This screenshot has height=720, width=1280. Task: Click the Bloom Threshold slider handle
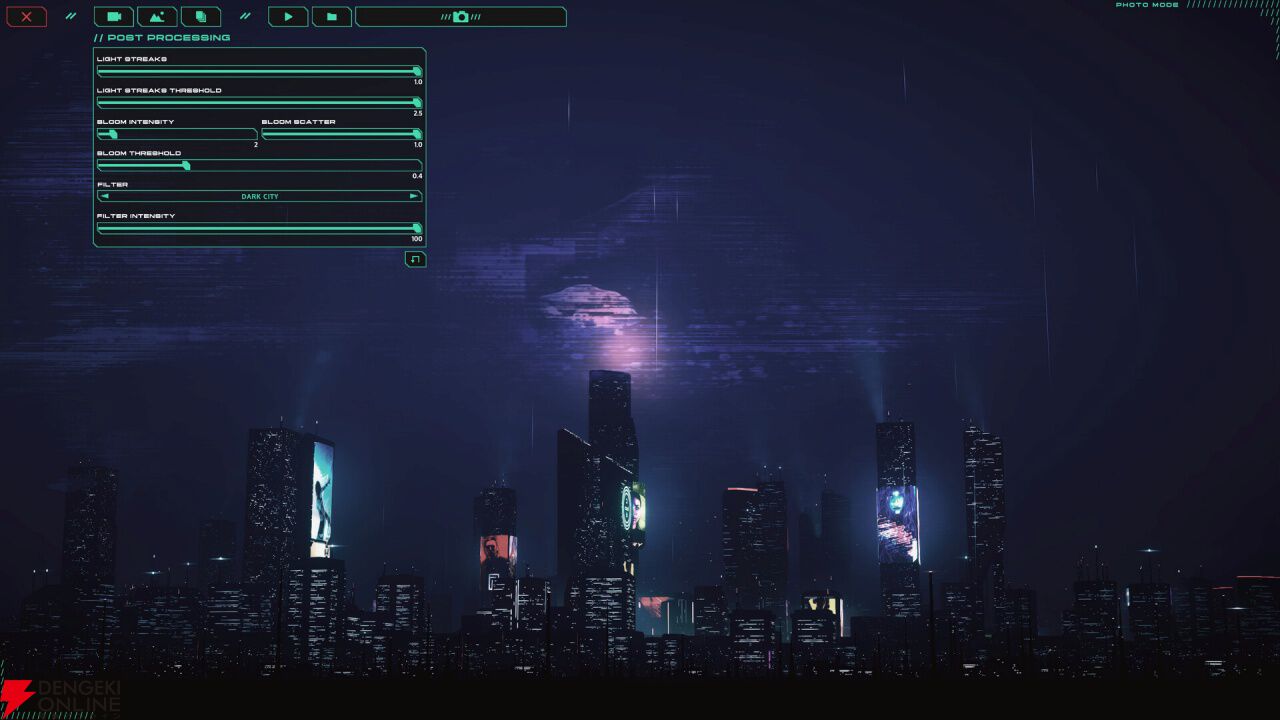click(185, 166)
